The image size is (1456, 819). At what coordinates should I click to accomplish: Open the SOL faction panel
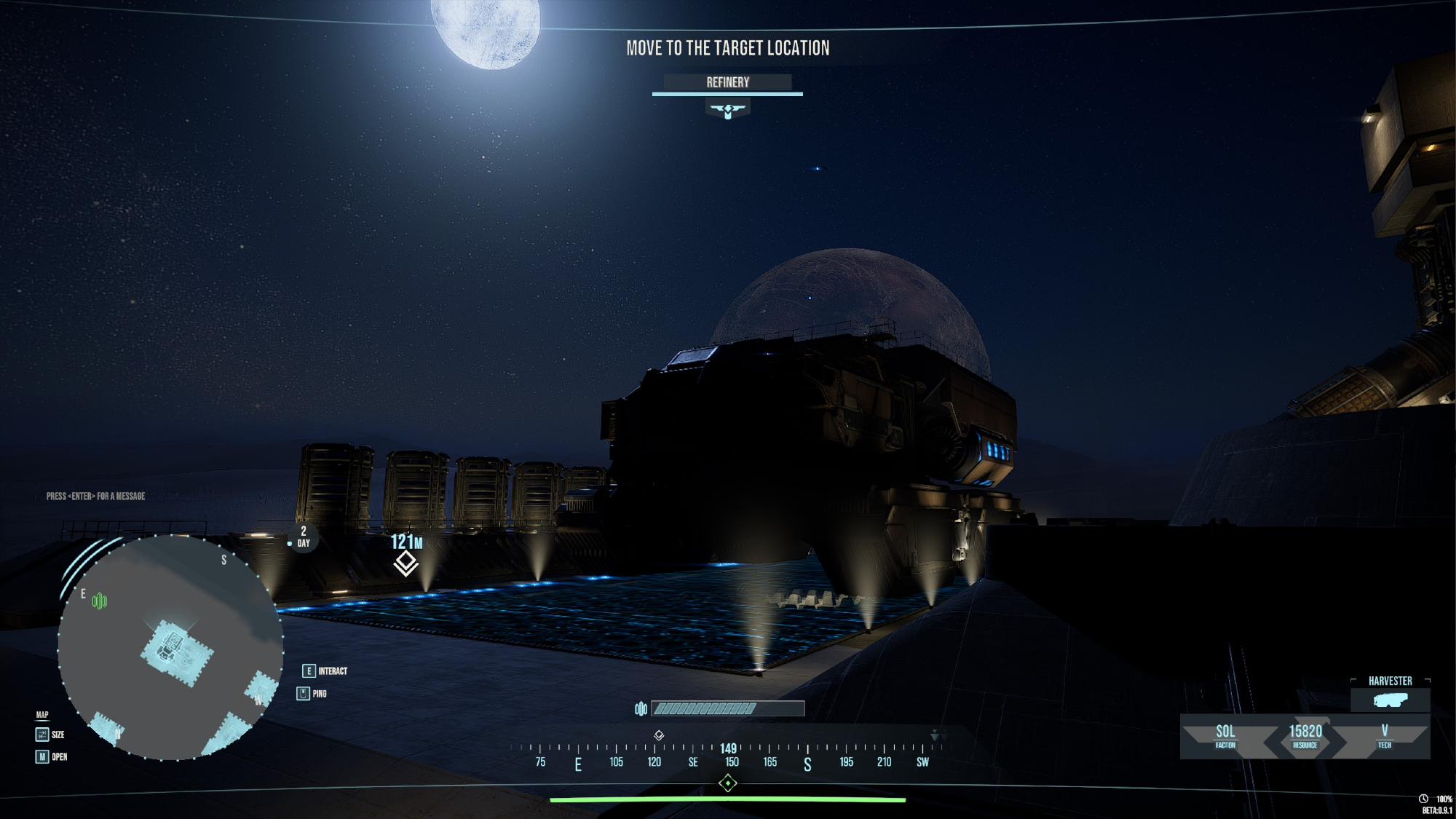1225,735
